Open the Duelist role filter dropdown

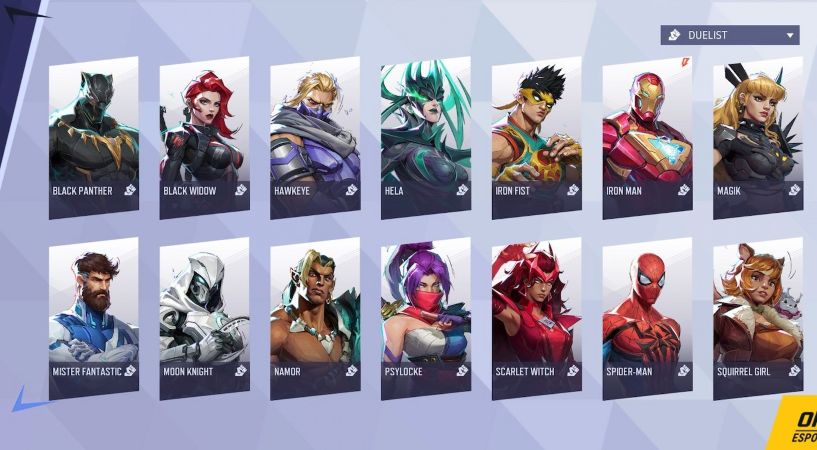tap(729, 36)
